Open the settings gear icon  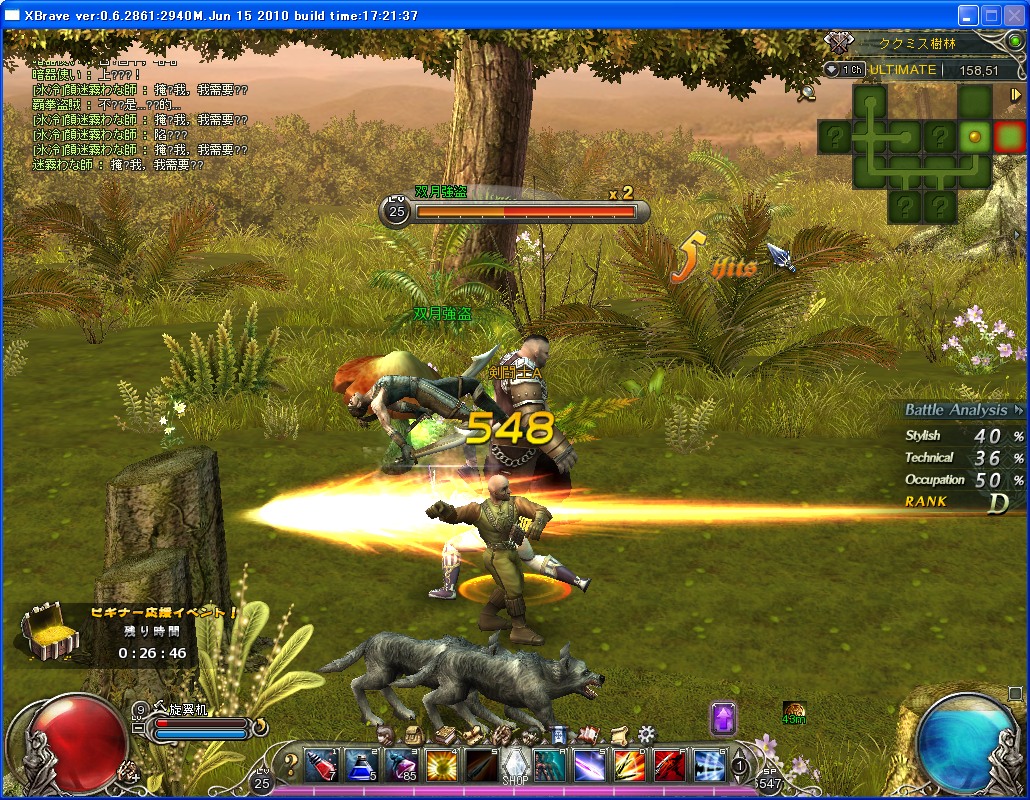(647, 733)
